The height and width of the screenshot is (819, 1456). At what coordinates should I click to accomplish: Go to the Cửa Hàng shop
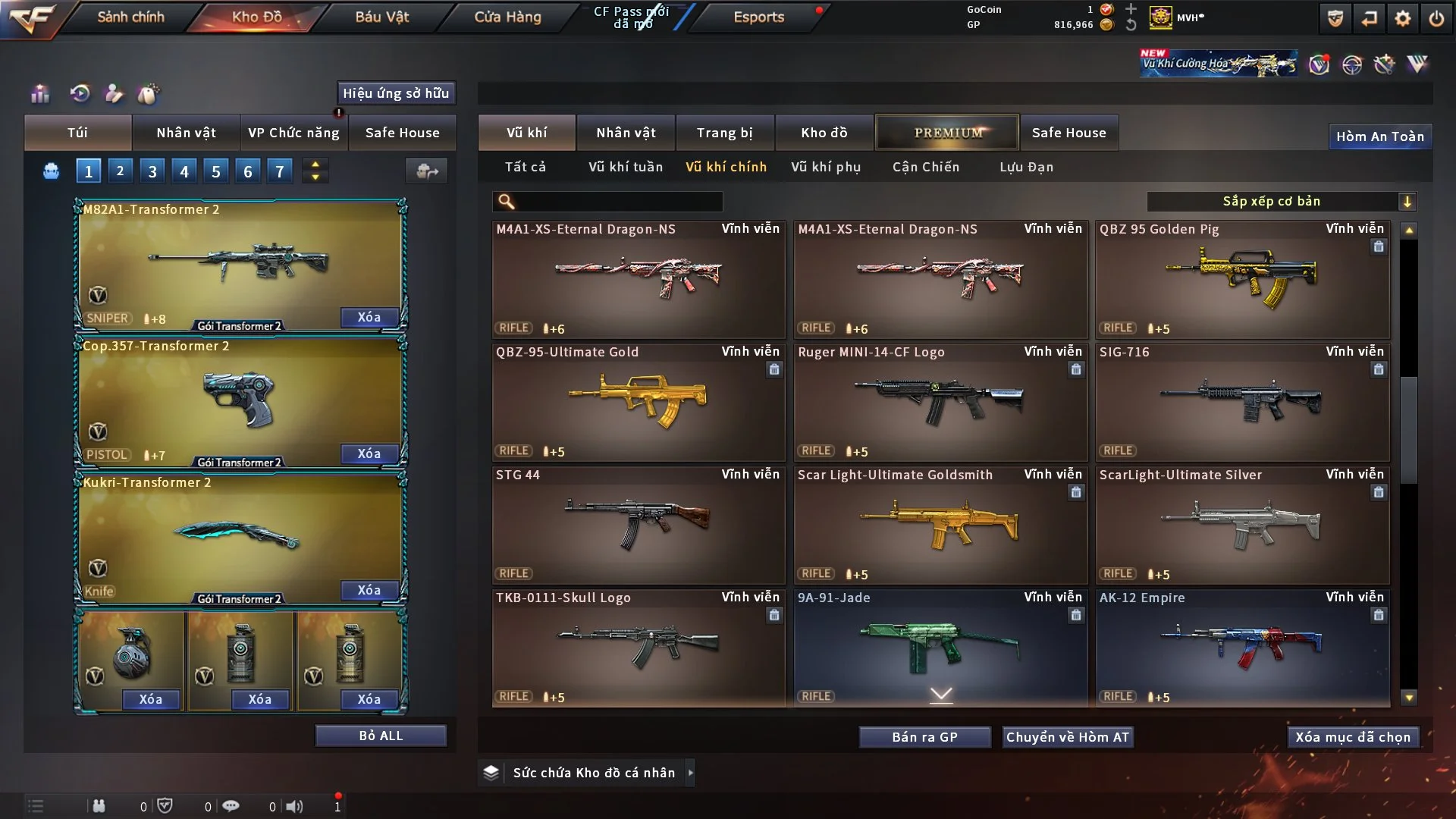tap(507, 17)
